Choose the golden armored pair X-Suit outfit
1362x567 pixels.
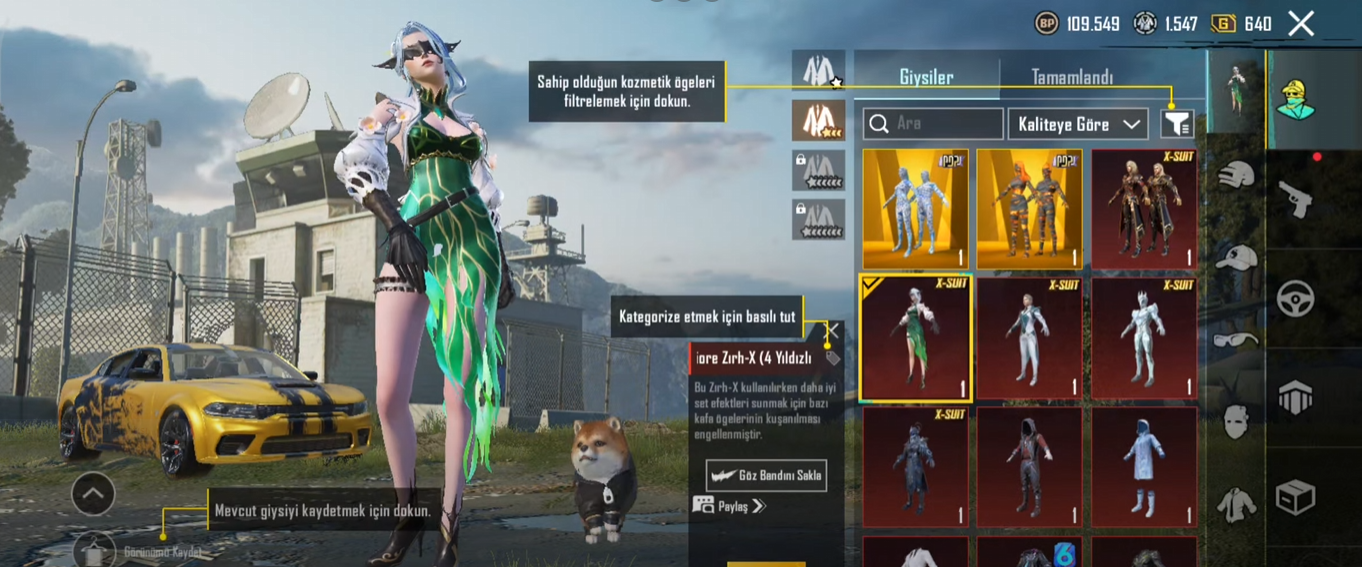coord(1144,209)
